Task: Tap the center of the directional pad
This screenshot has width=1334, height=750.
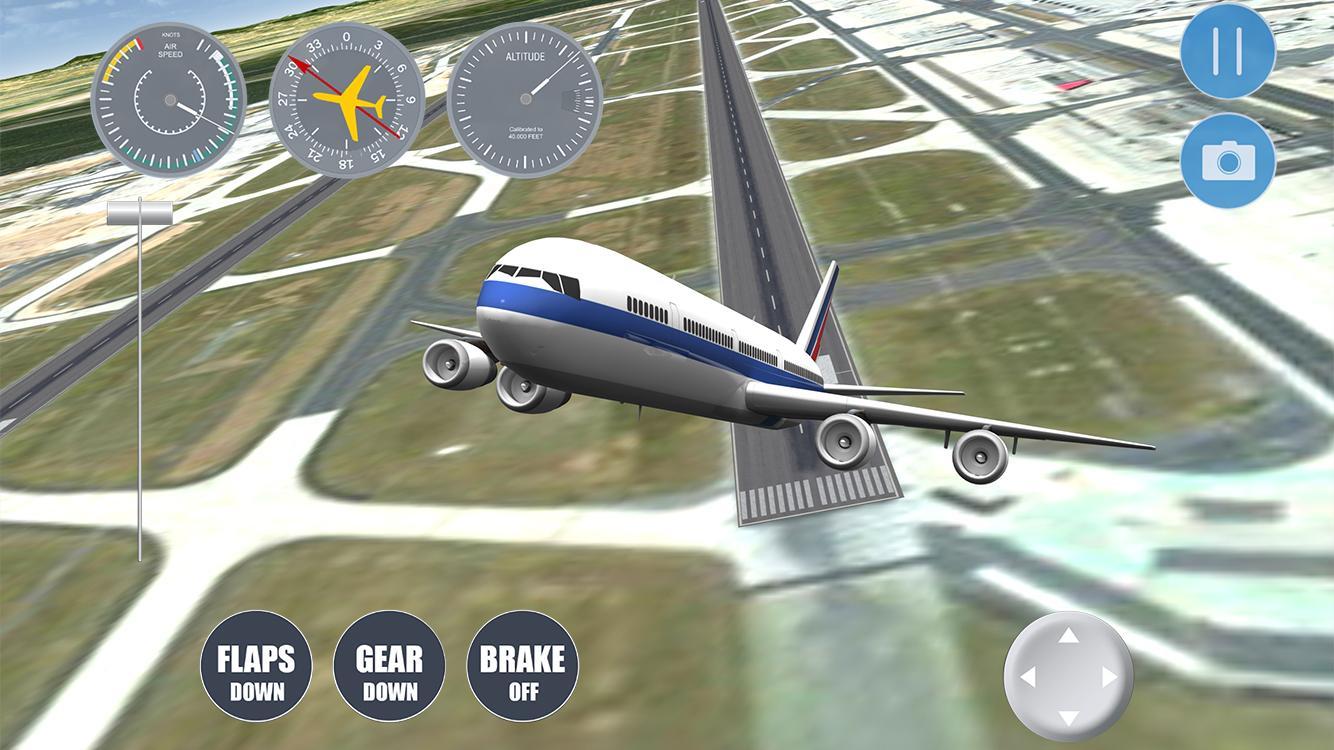Action: click(1069, 675)
